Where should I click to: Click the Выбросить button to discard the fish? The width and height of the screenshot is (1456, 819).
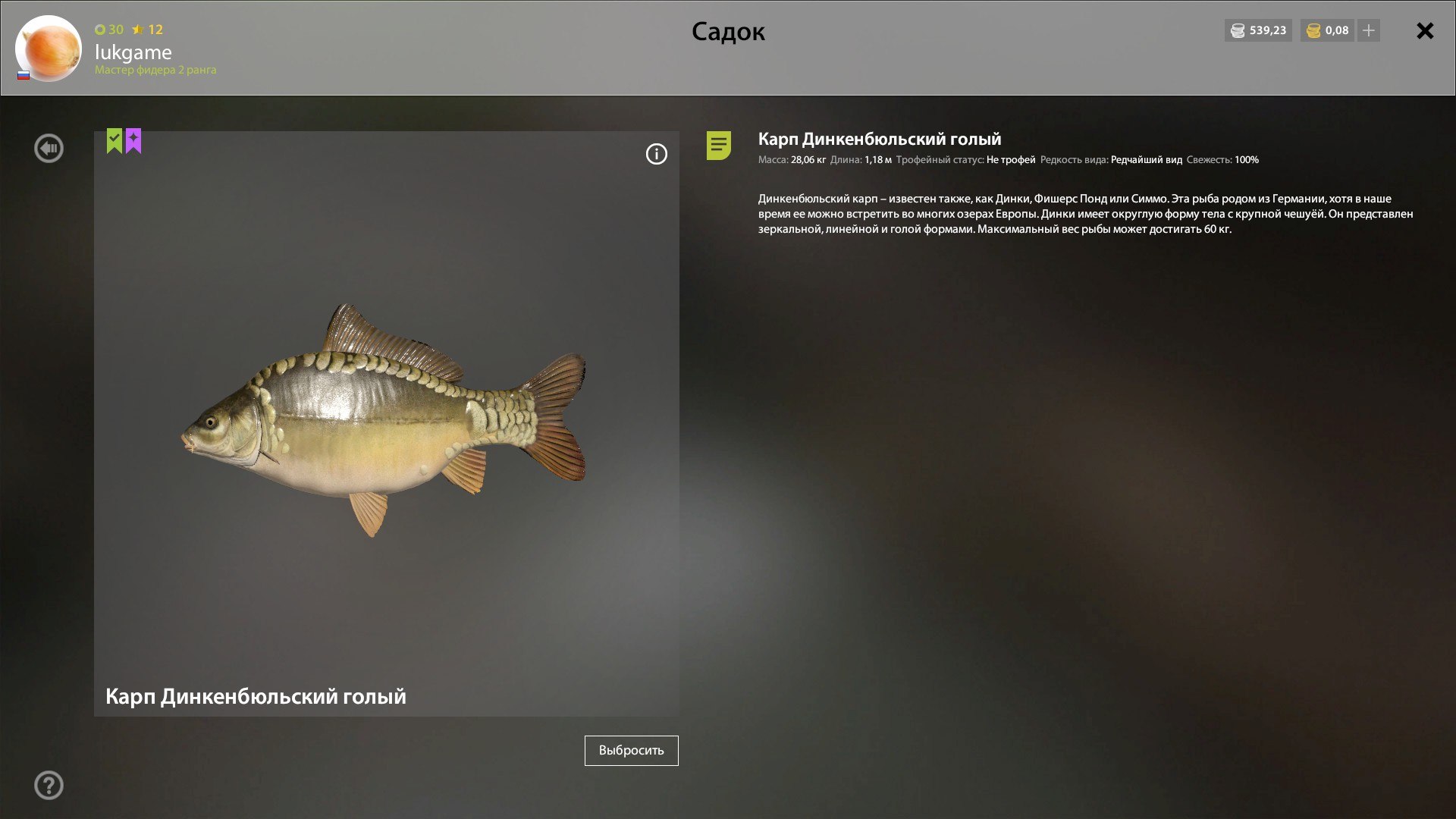coord(631,750)
